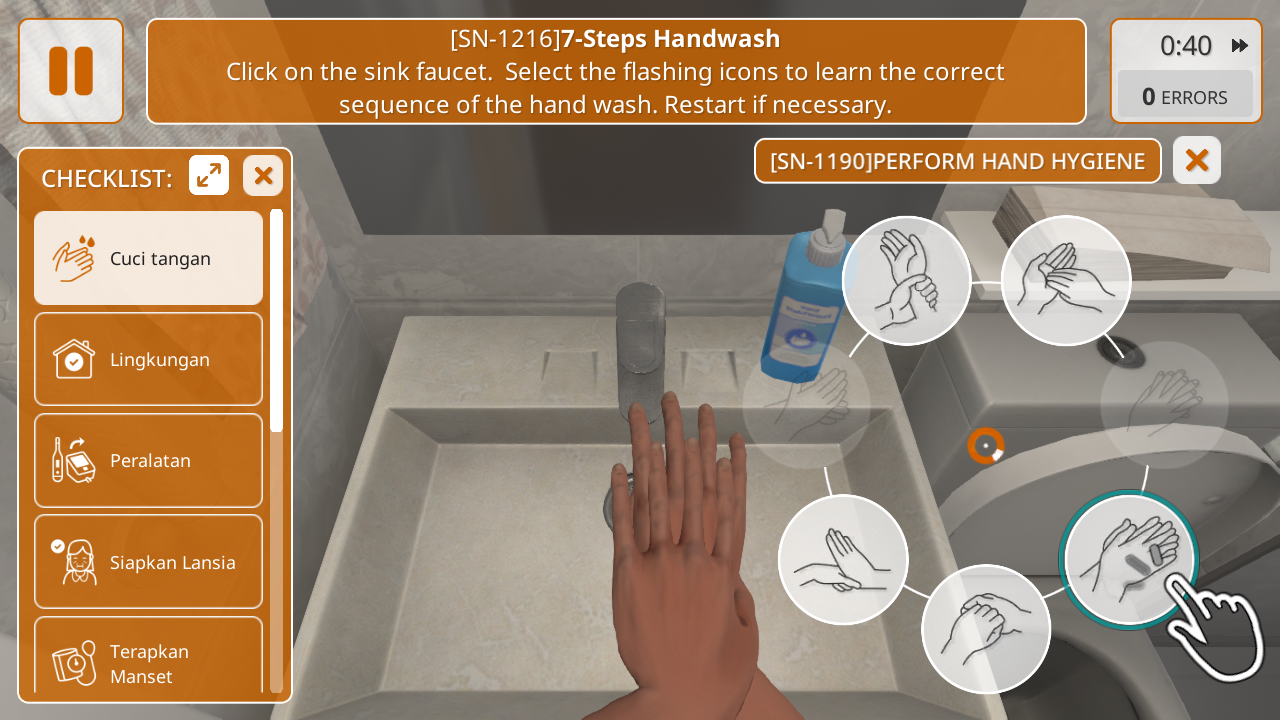Select the Siapkan Lansia checklist item

pyautogui.click(x=148, y=562)
